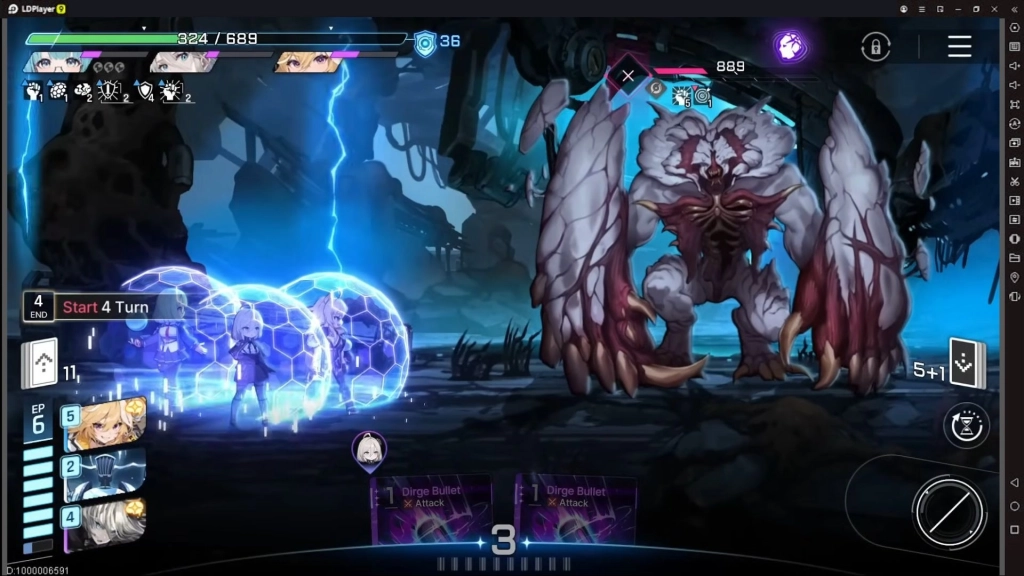This screenshot has width=1024, height=576.
Task: Inspect the shield buff icon with 4 stacks
Action: point(145,91)
